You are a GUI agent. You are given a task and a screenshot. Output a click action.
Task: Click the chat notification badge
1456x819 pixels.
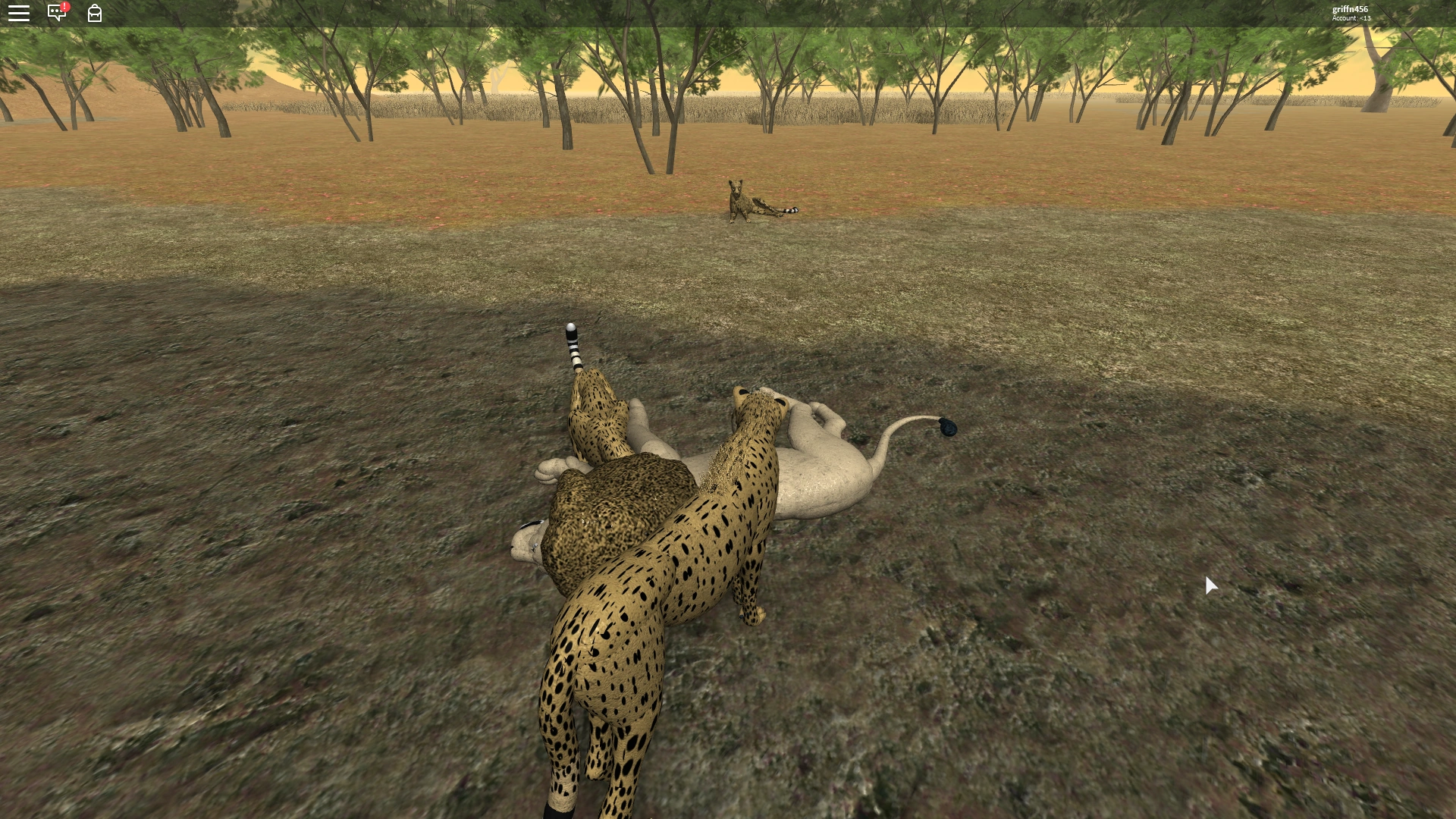coord(65,6)
